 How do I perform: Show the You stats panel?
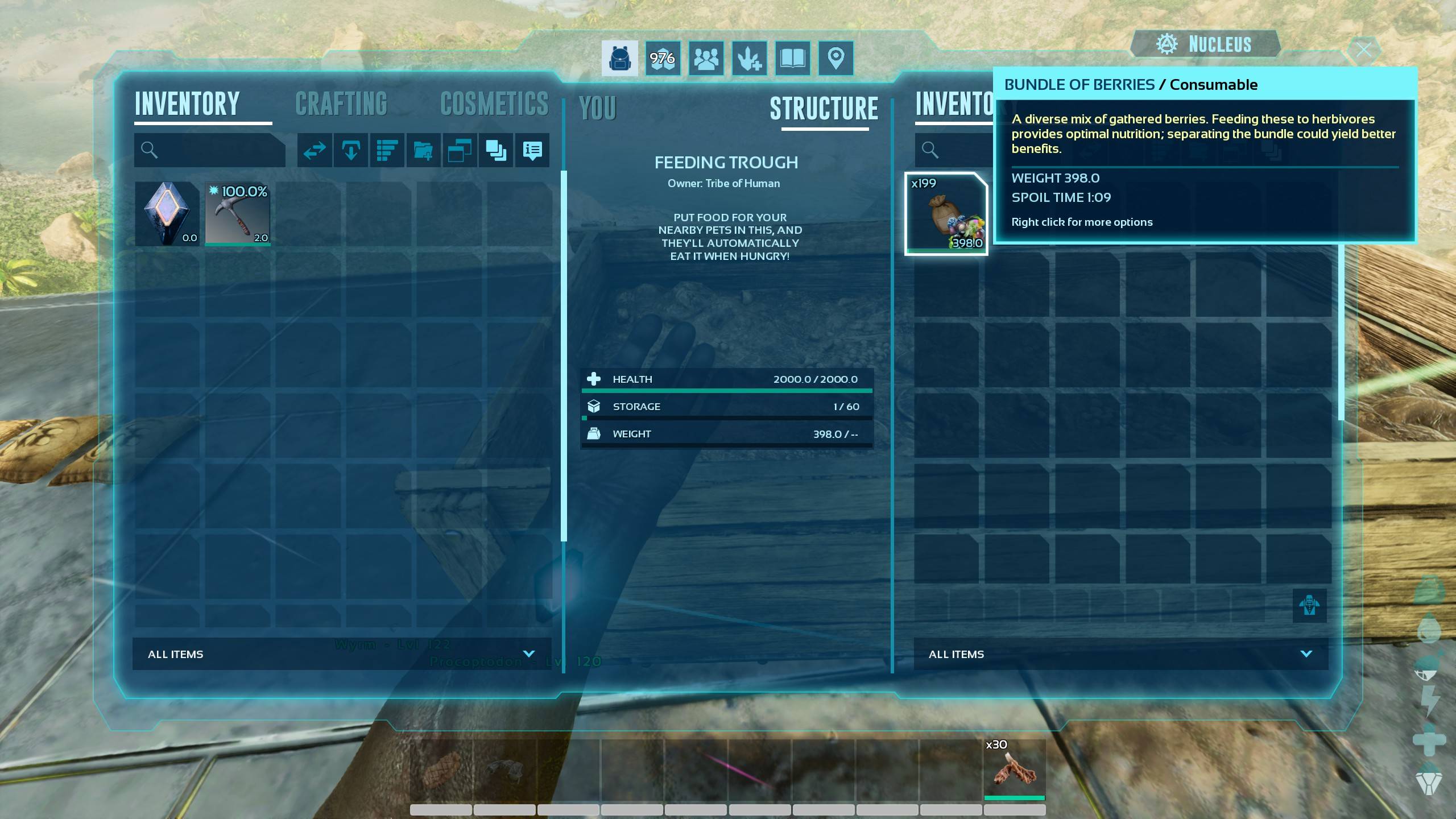click(x=597, y=108)
